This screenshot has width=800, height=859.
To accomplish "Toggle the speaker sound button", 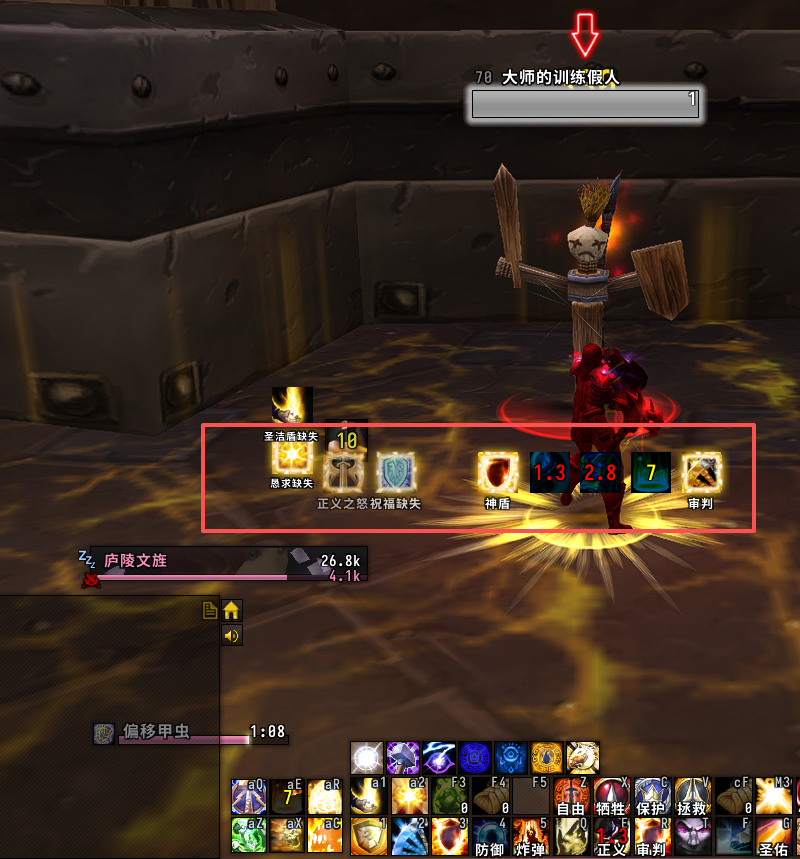I will [231, 635].
